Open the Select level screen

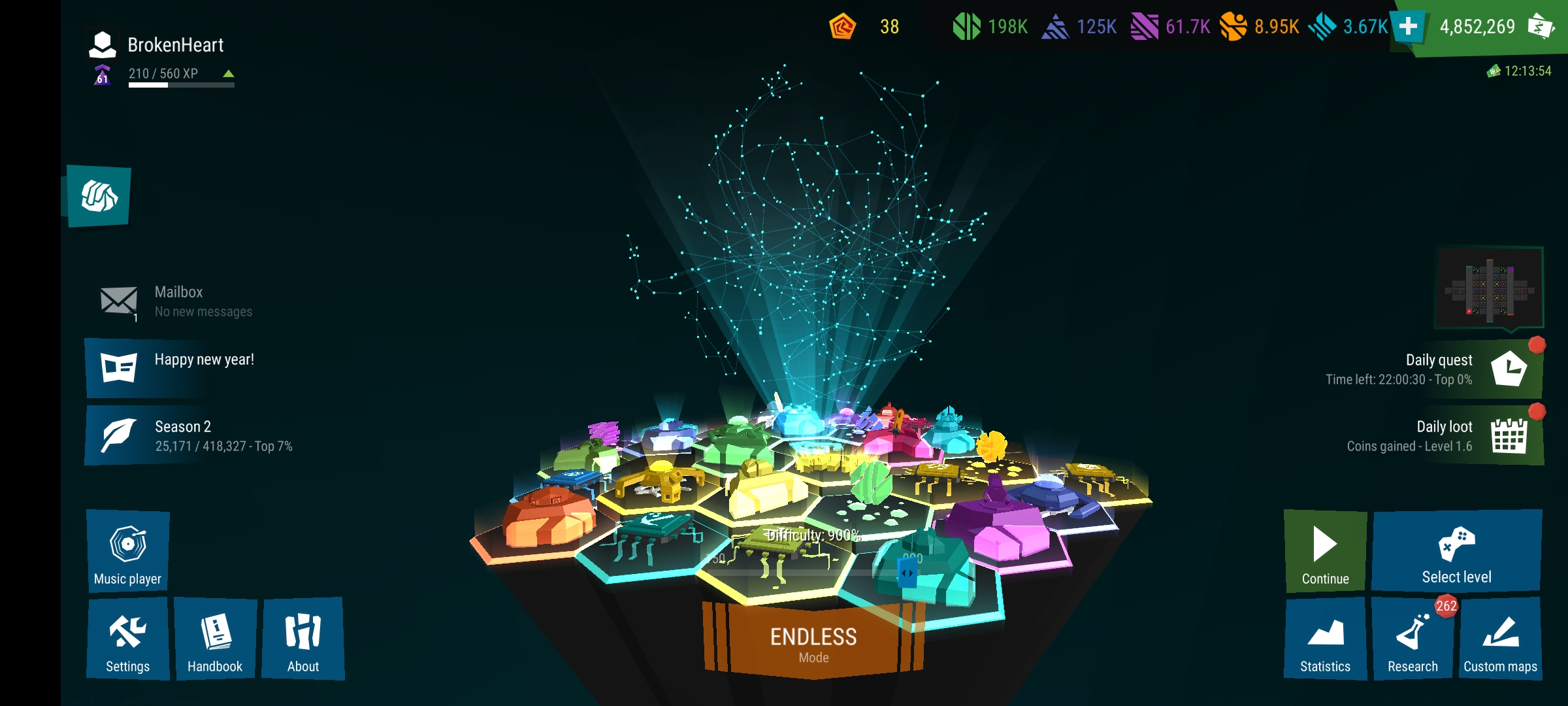coord(1456,551)
